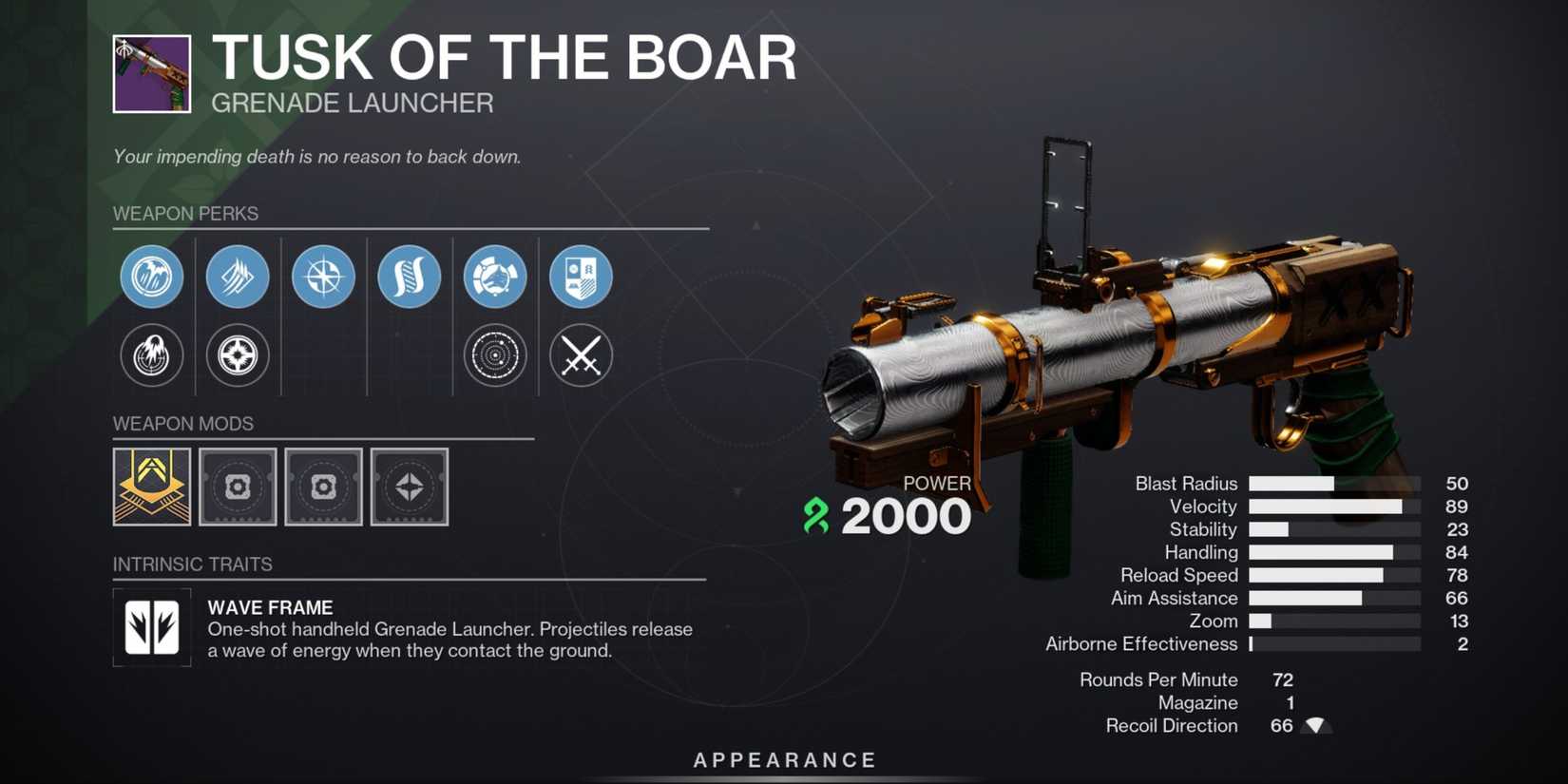Choose the alternate meteor barrel perk
The width and height of the screenshot is (1568, 784).
tap(152, 356)
